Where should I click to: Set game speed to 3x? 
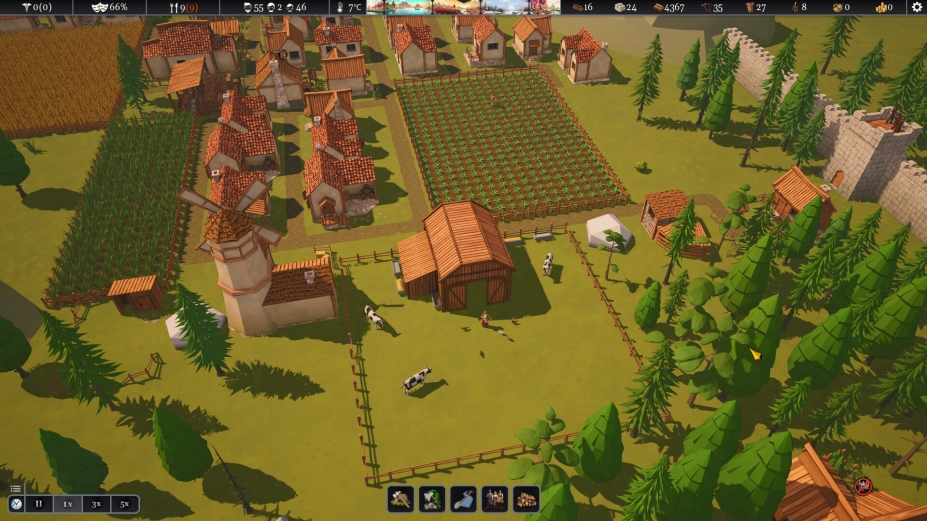coord(96,505)
